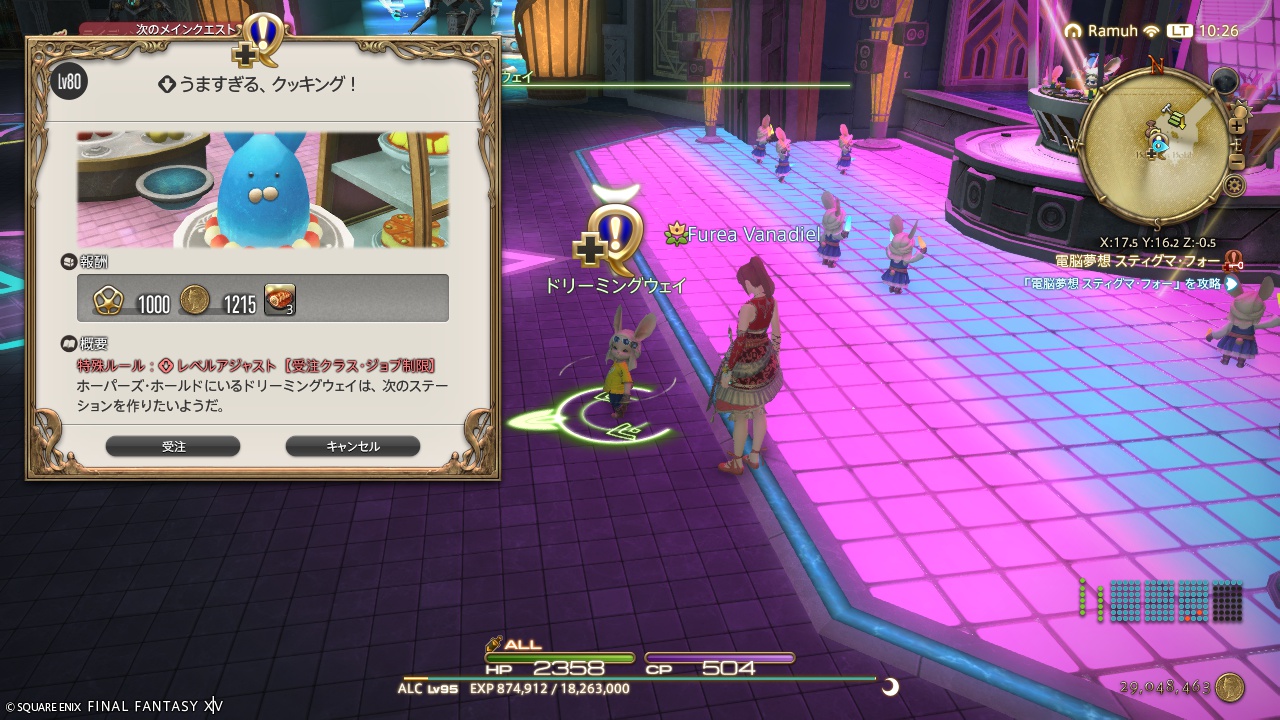The image size is (1280, 720).
Task: Select the meat dish reward item icon
Action: tap(279, 299)
